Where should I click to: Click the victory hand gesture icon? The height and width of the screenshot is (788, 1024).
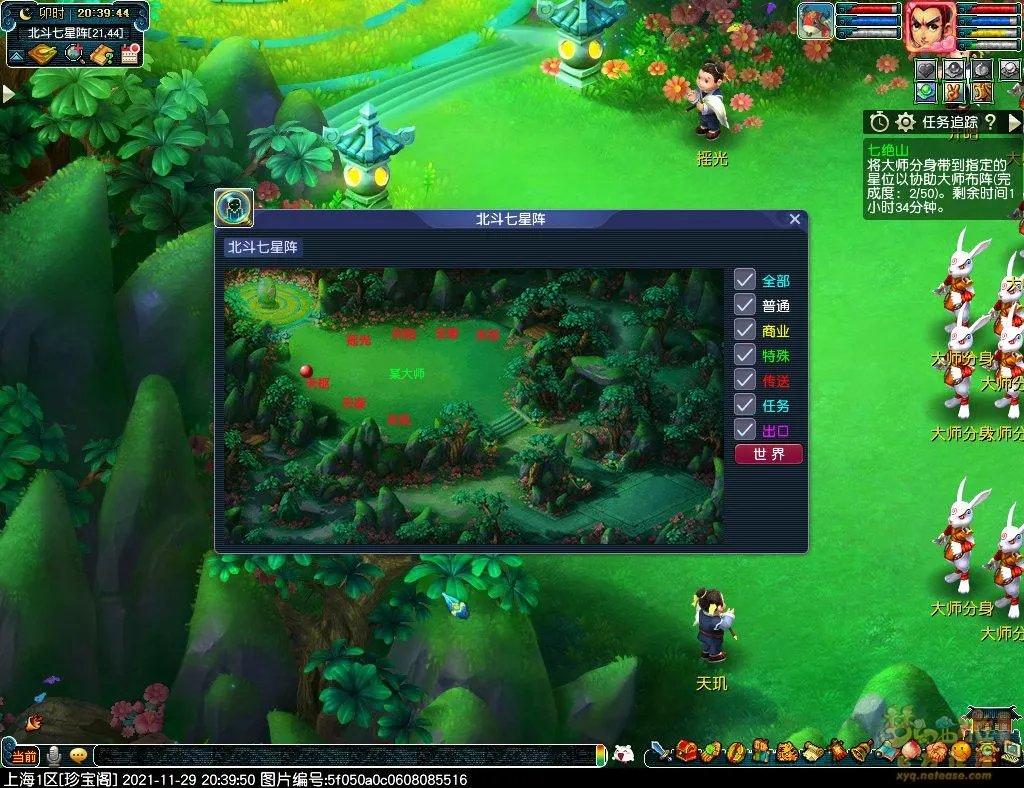click(x=955, y=92)
